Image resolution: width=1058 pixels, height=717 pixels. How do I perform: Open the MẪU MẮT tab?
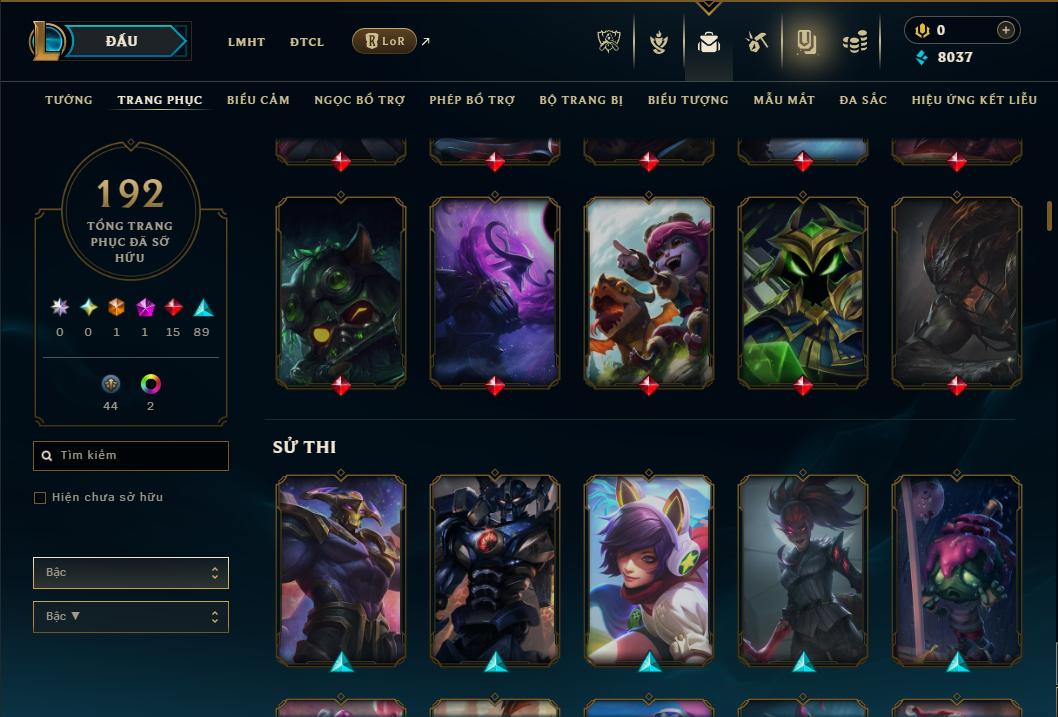[784, 100]
